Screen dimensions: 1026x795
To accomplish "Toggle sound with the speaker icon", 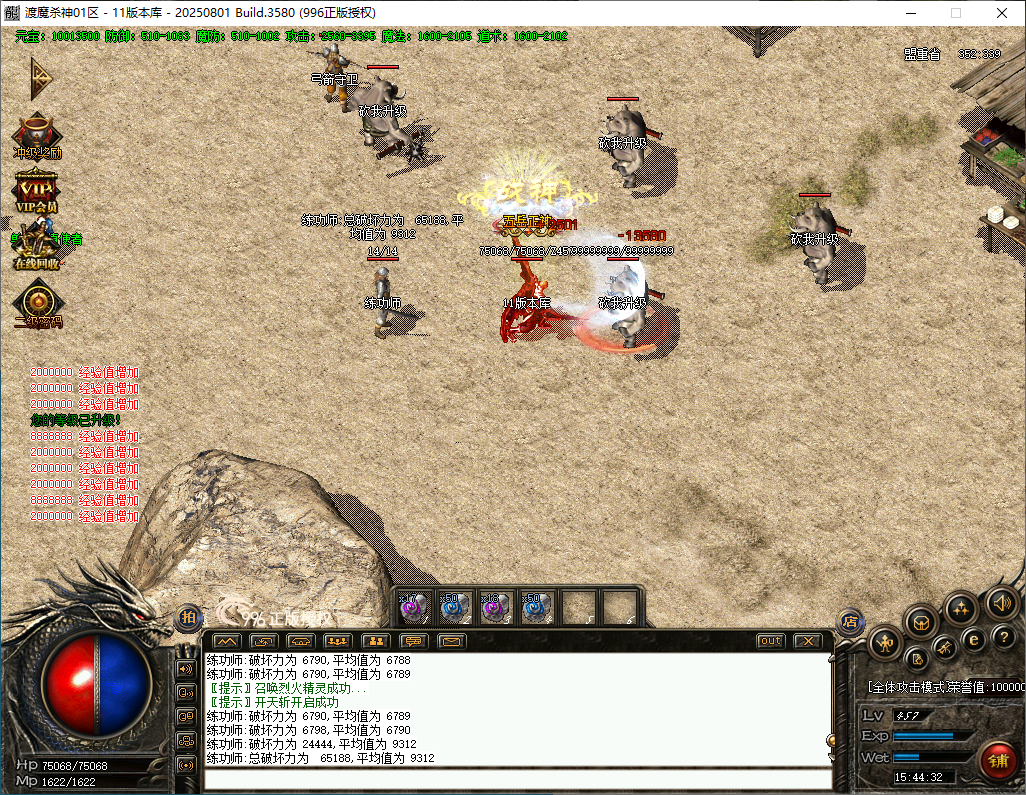I will [1001, 602].
